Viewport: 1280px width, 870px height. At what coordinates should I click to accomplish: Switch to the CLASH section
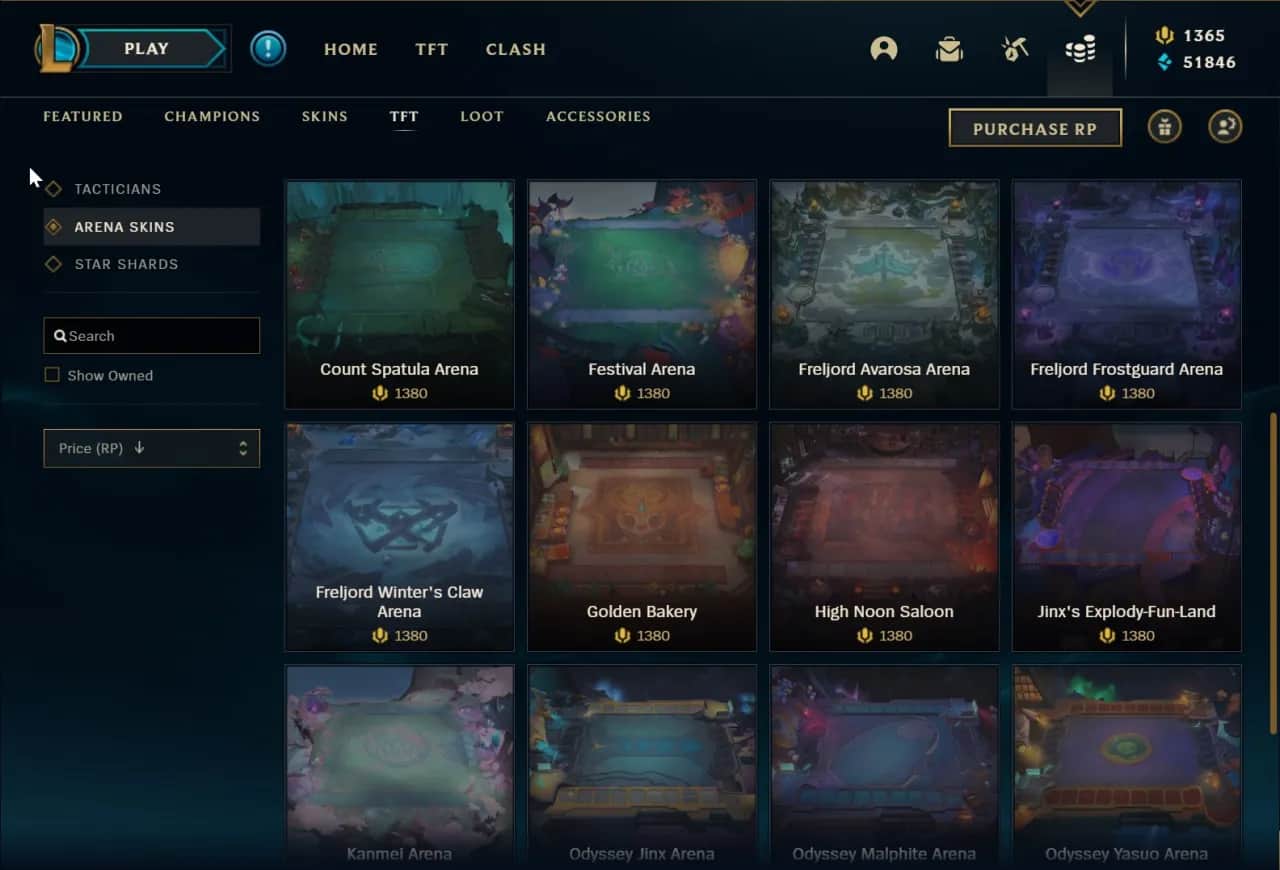[x=516, y=49]
